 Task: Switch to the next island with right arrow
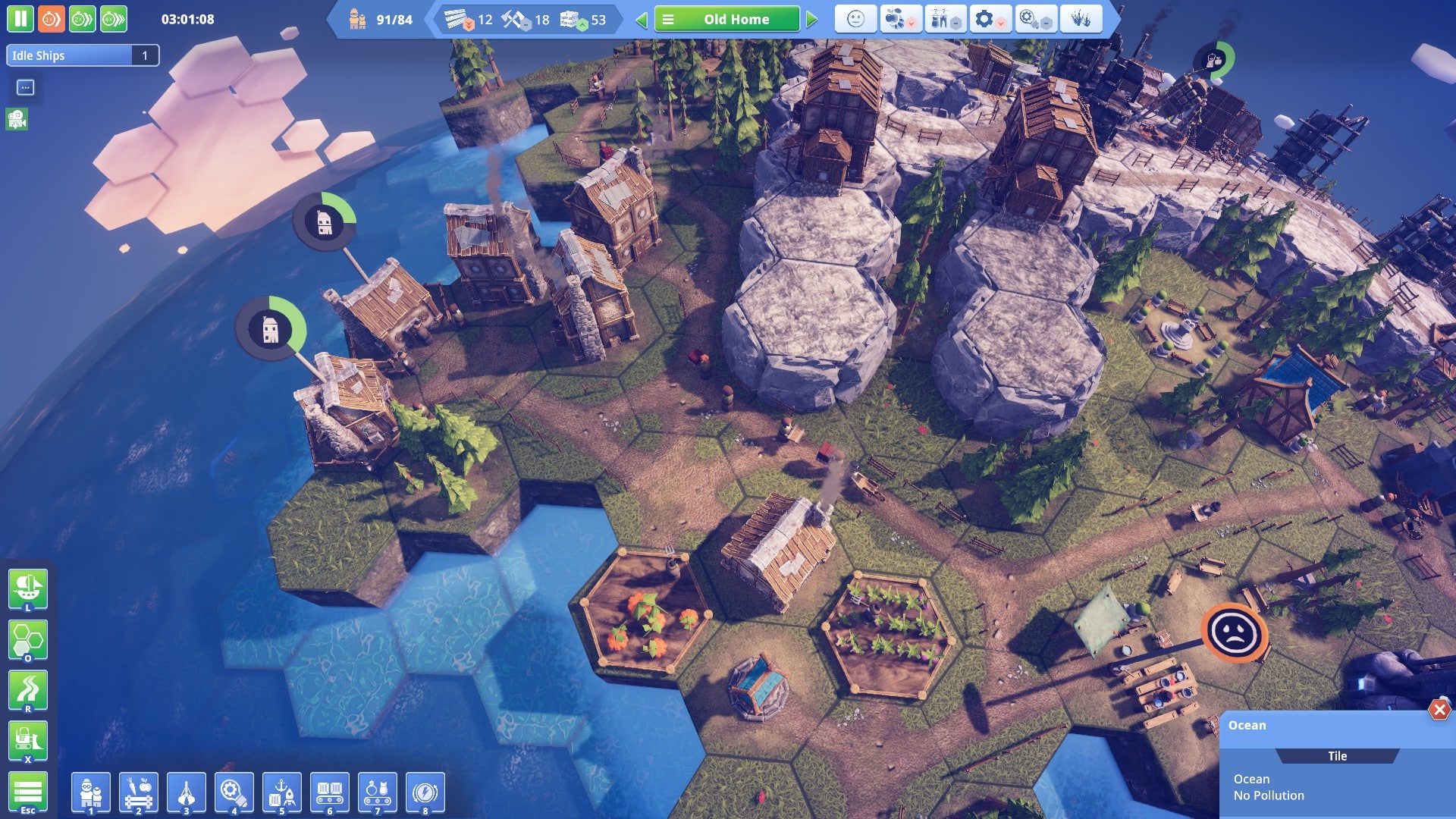pyautogui.click(x=812, y=20)
